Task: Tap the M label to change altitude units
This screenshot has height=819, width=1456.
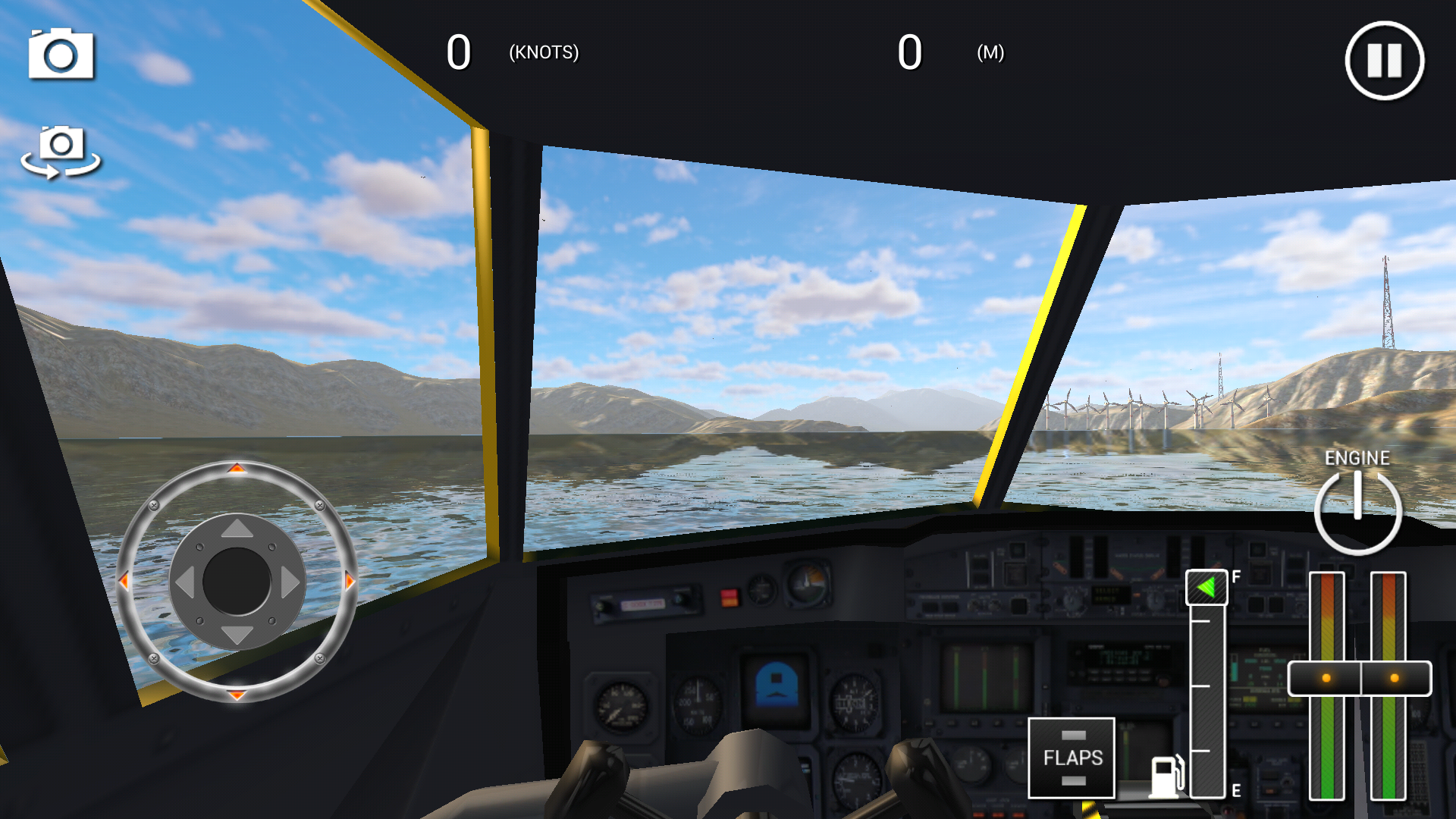Action: click(x=991, y=54)
